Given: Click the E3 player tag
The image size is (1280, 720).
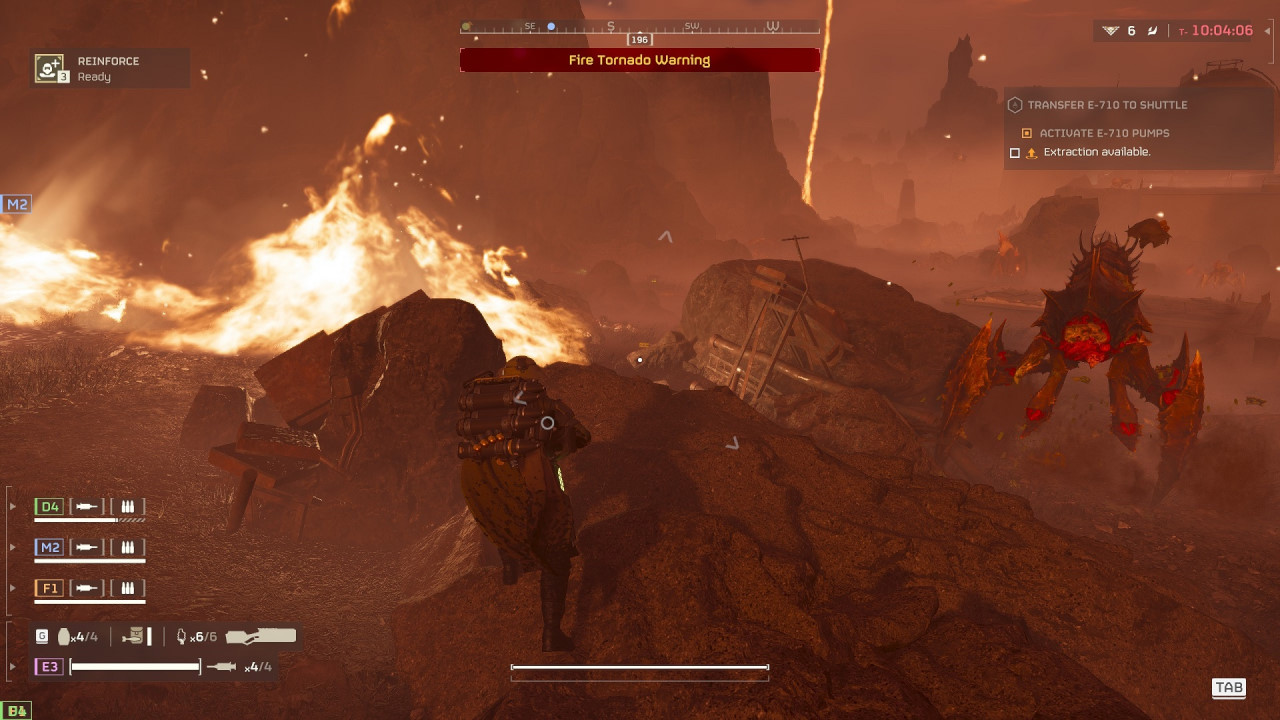Looking at the screenshot, I should pyautogui.click(x=47, y=667).
